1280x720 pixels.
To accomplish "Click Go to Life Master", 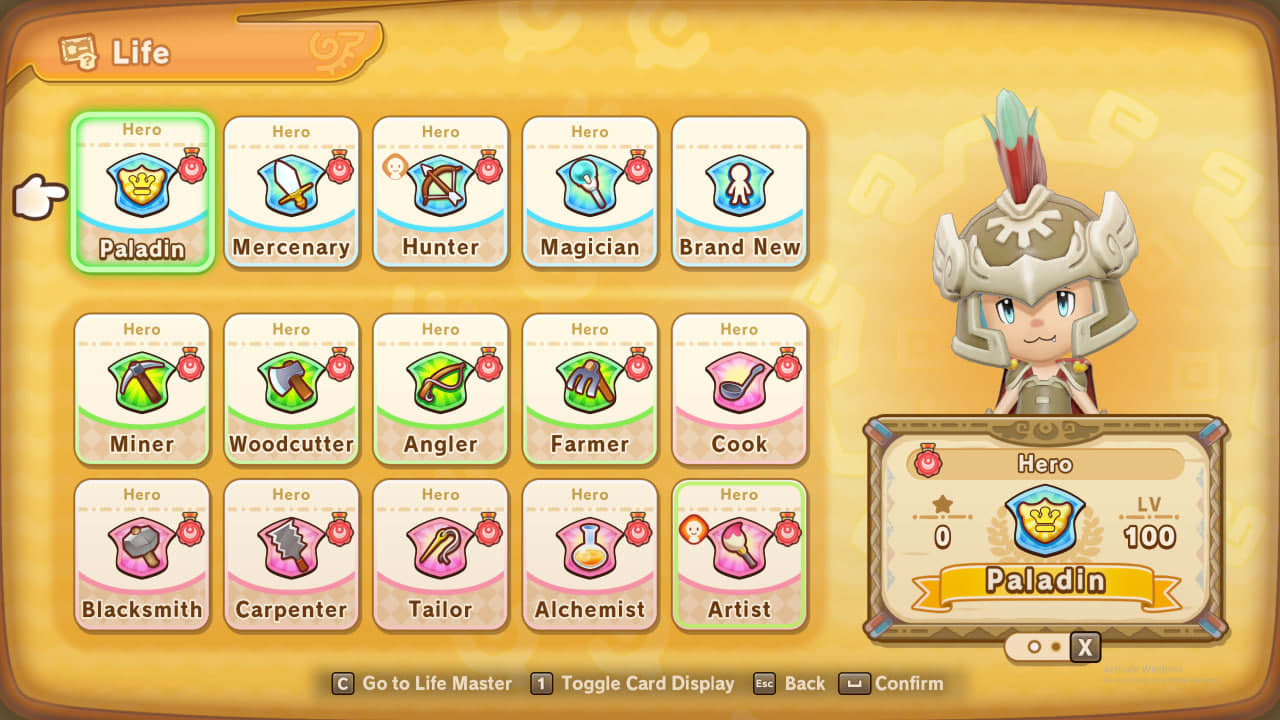I will coord(423,684).
